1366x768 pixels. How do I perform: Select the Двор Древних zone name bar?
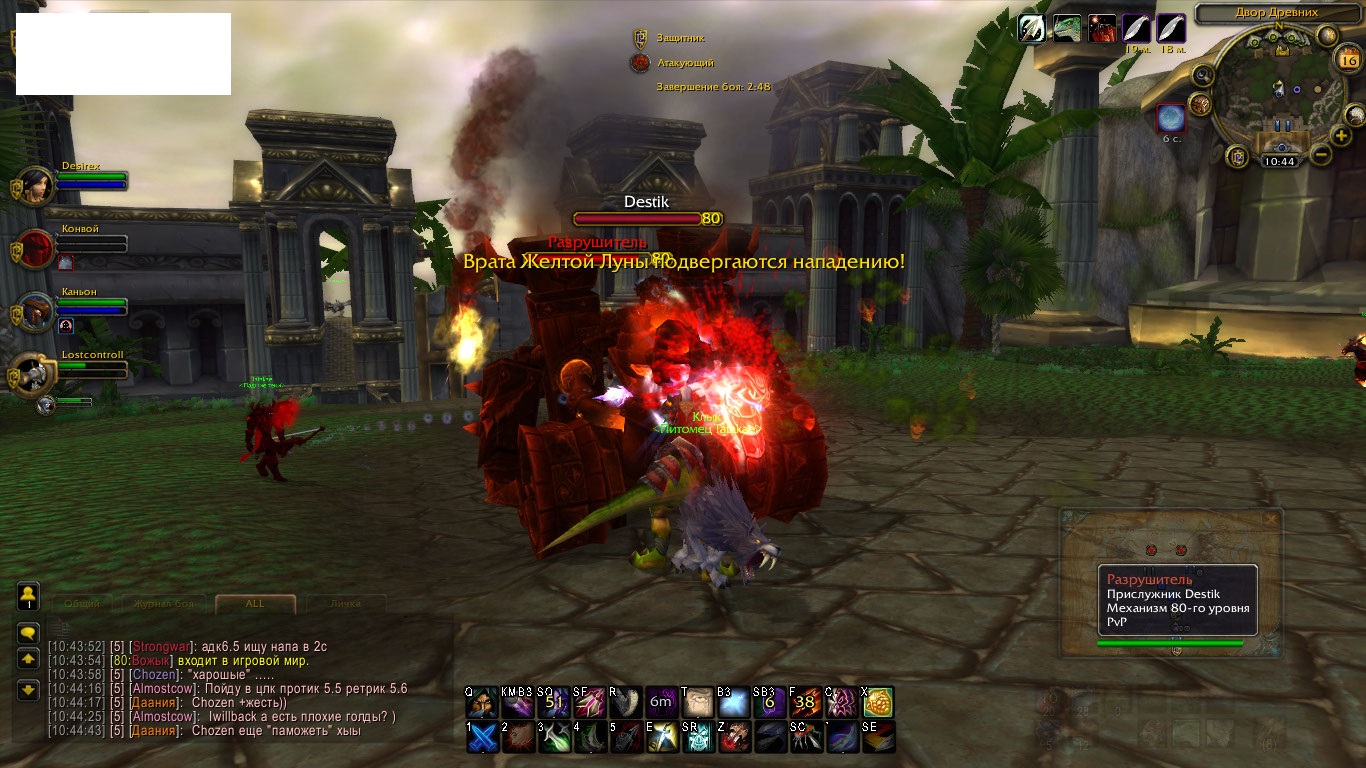pyautogui.click(x=1270, y=13)
